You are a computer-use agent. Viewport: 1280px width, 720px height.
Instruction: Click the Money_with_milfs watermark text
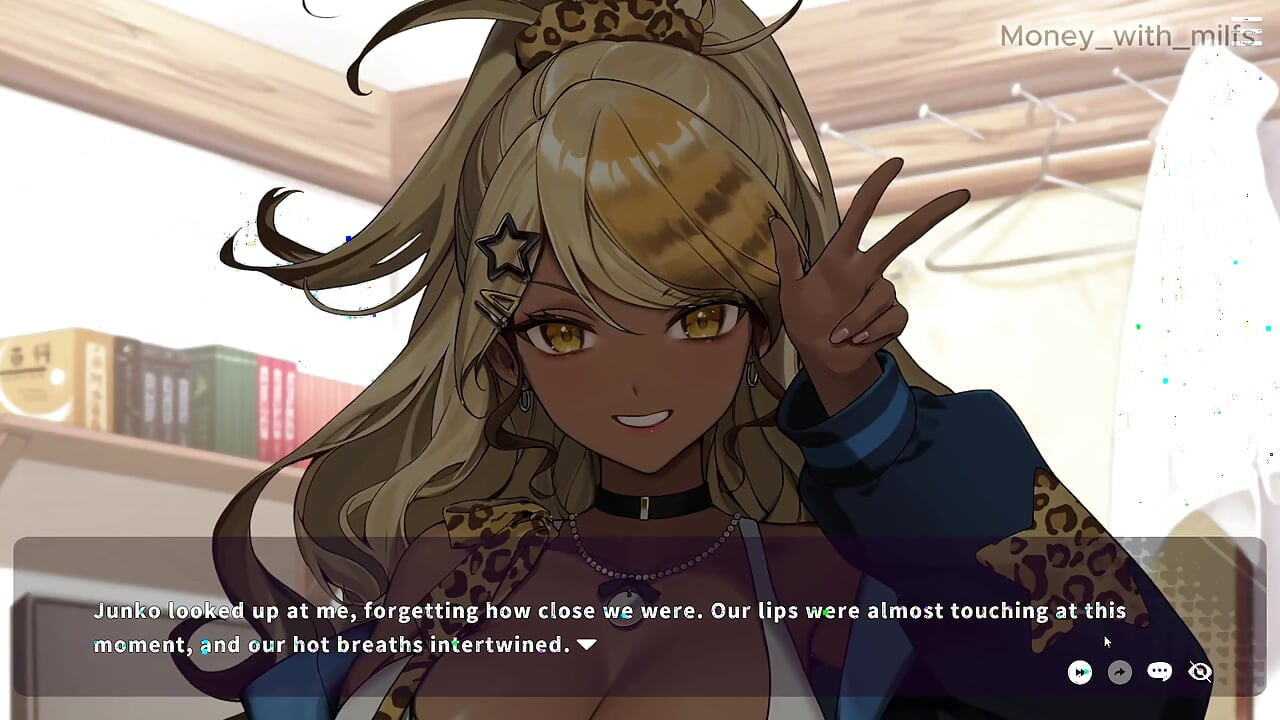point(1127,35)
